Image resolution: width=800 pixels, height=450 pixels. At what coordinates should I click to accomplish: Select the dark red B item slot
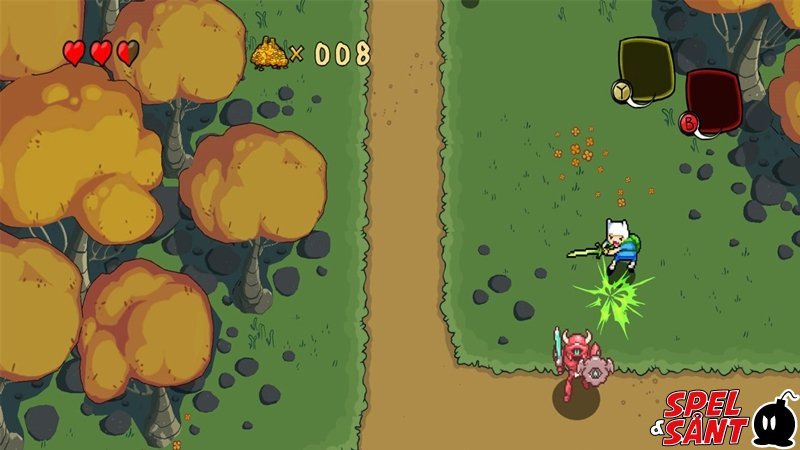713,100
